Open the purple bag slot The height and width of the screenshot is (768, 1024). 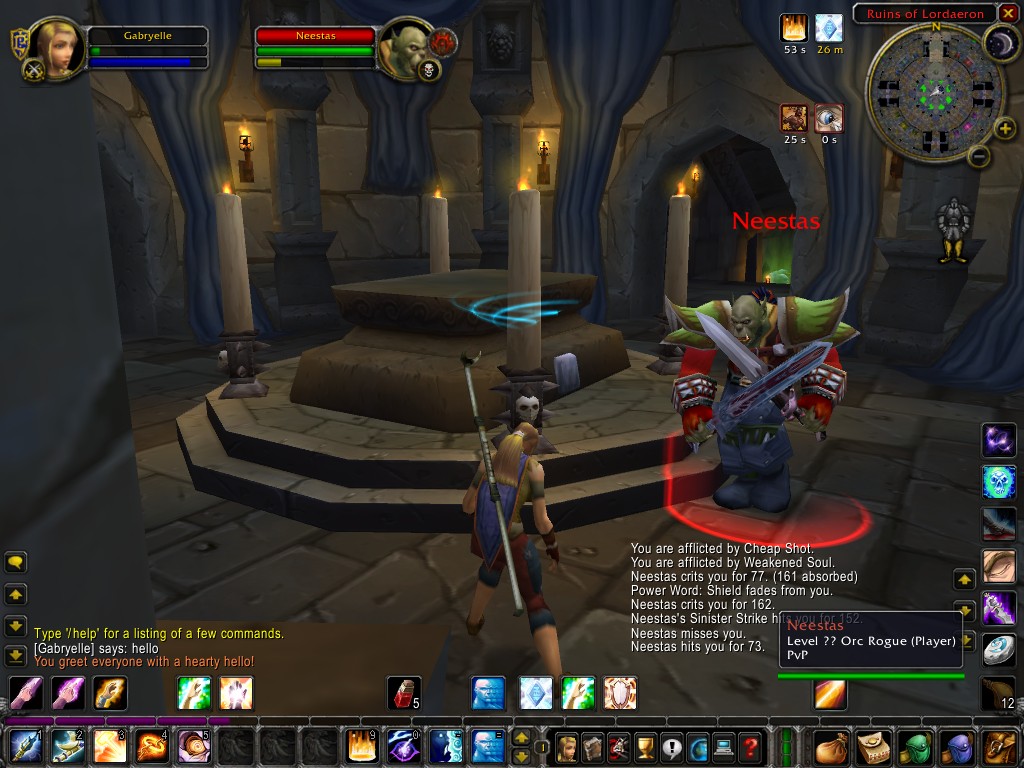point(958,747)
